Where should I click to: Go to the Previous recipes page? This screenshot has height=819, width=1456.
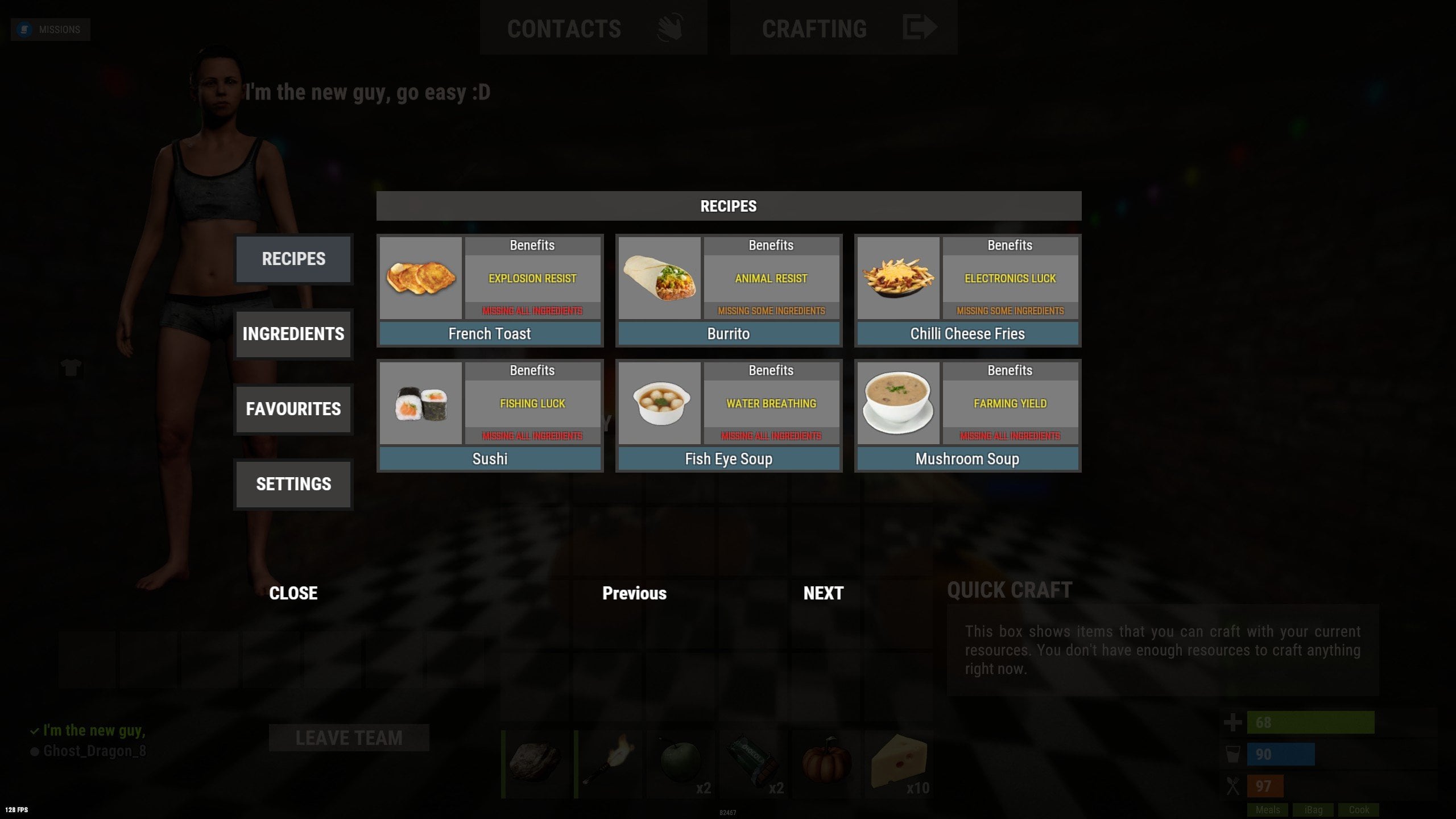[634, 593]
